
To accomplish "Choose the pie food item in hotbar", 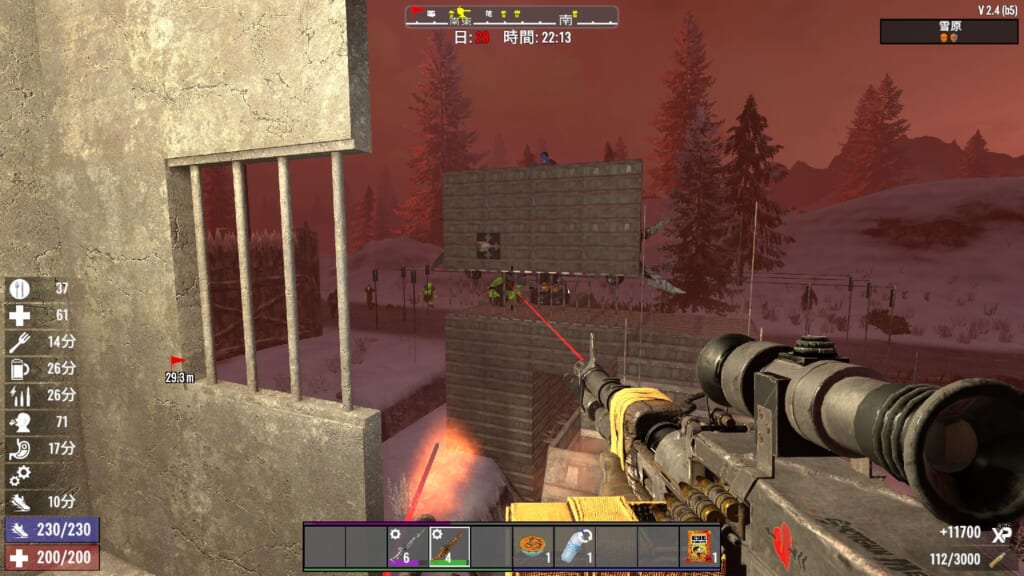I will click(533, 547).
